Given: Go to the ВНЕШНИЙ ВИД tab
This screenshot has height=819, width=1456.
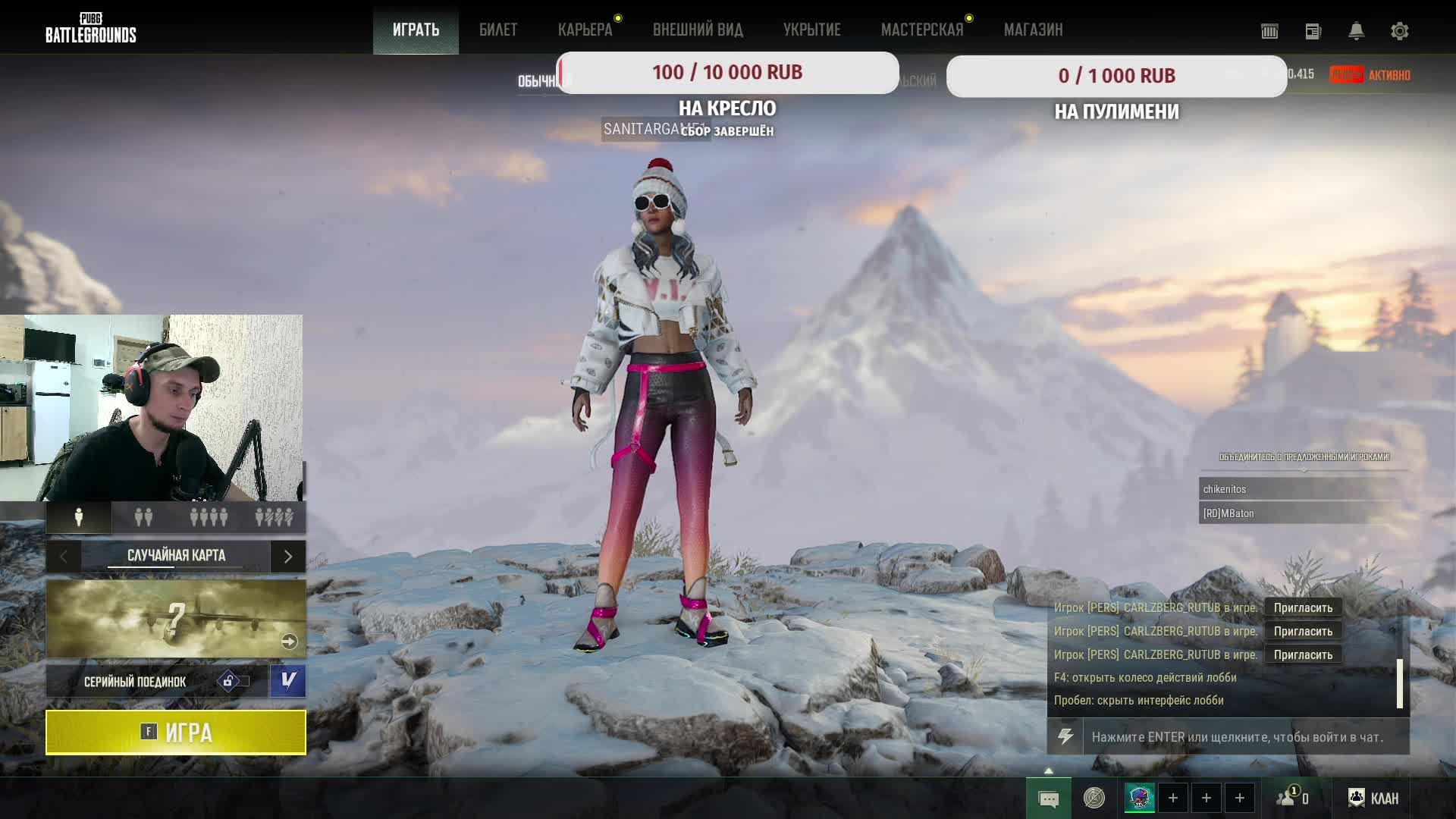Looking at the screenshot, I should (698, 30).
